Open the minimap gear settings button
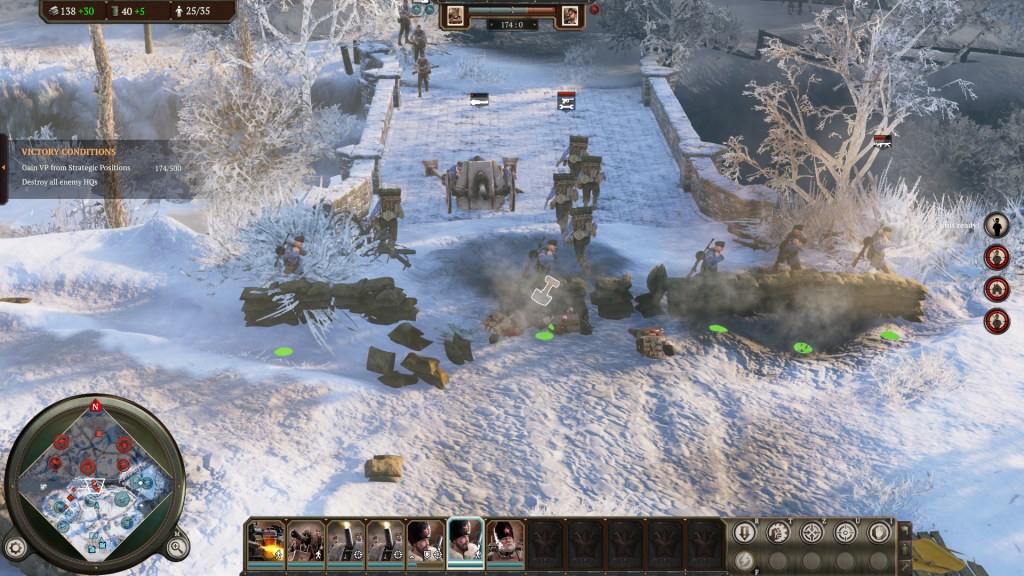1024x576 pixels. click(15, 547)
